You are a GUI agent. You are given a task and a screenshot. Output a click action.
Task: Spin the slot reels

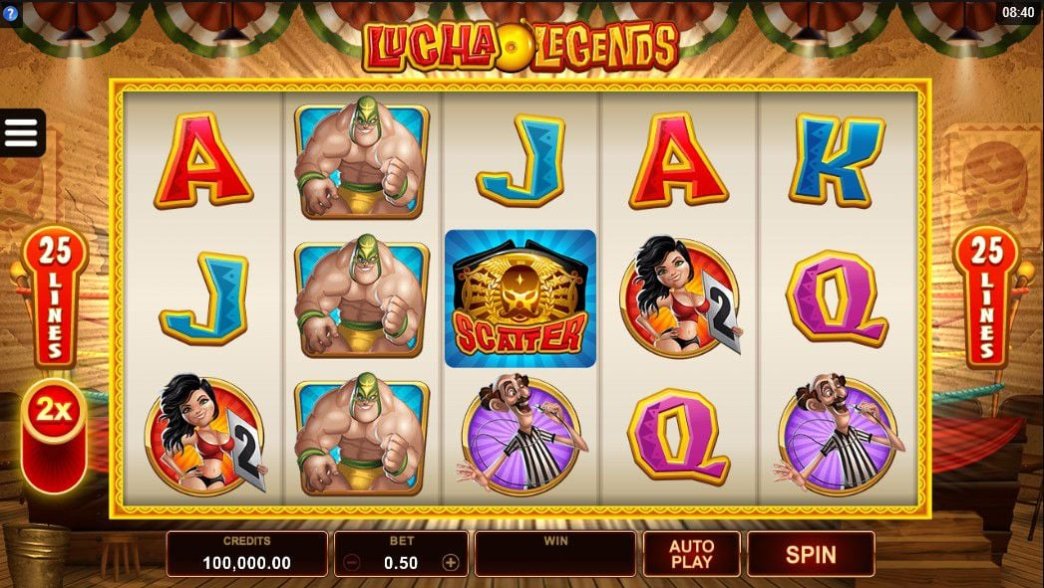click(x=810, y=553)
